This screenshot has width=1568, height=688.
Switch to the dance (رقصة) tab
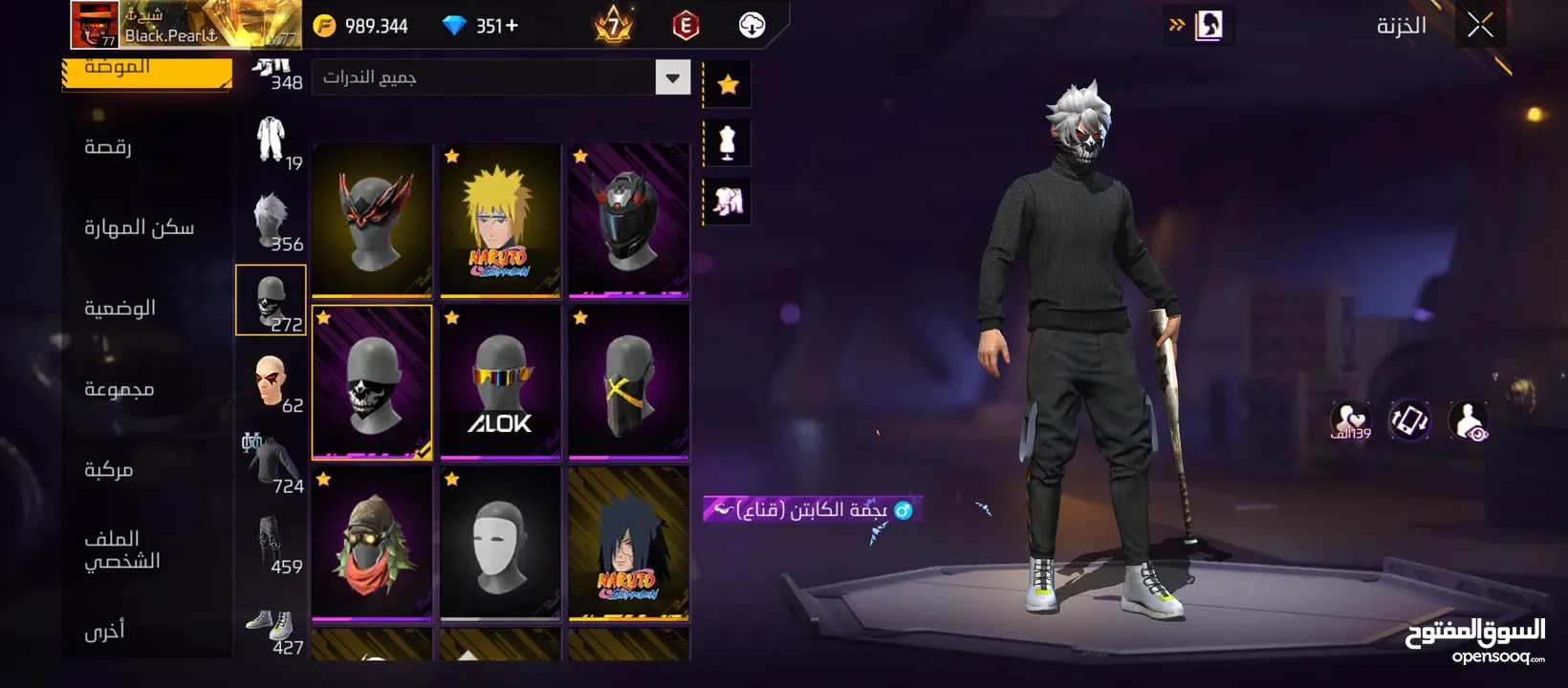coord(108,147)
